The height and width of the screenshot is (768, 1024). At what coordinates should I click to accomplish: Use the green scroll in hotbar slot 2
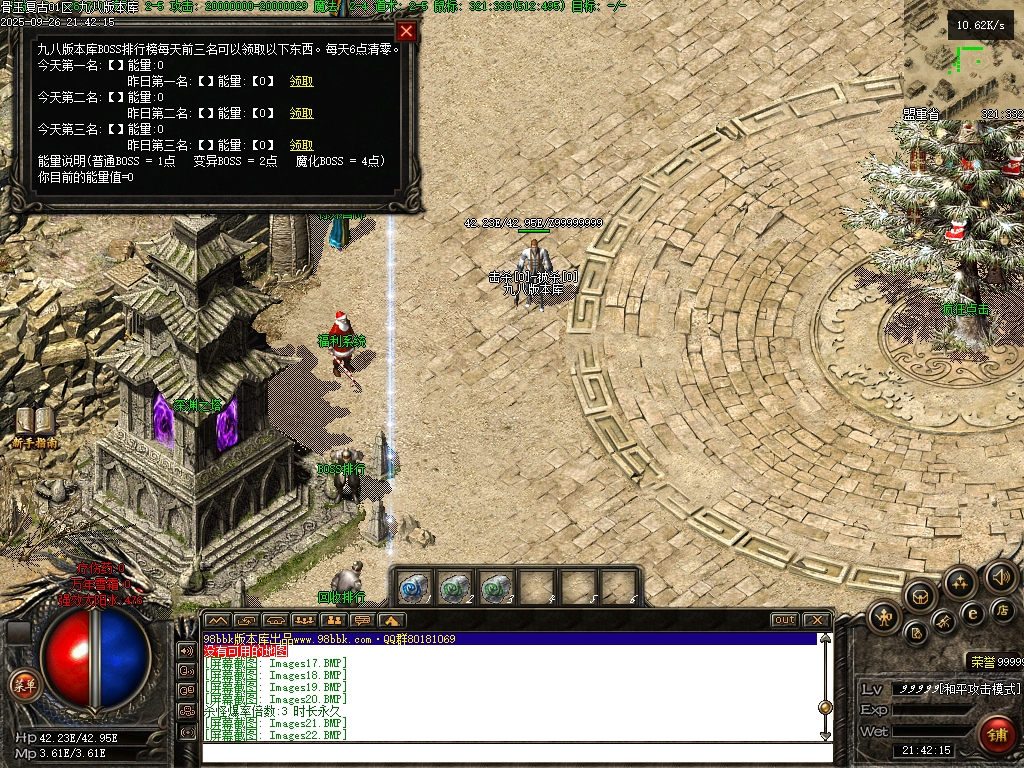point(455,587)
